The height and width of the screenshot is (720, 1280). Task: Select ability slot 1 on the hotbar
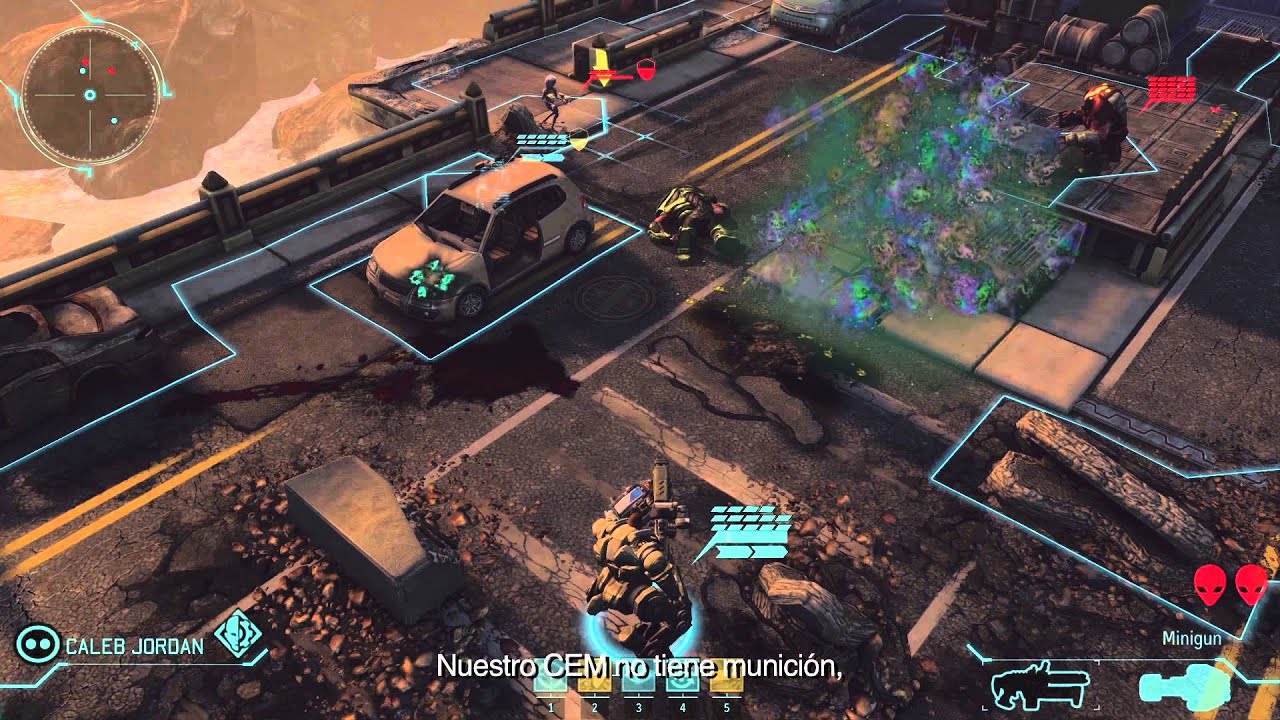(550, 684)
